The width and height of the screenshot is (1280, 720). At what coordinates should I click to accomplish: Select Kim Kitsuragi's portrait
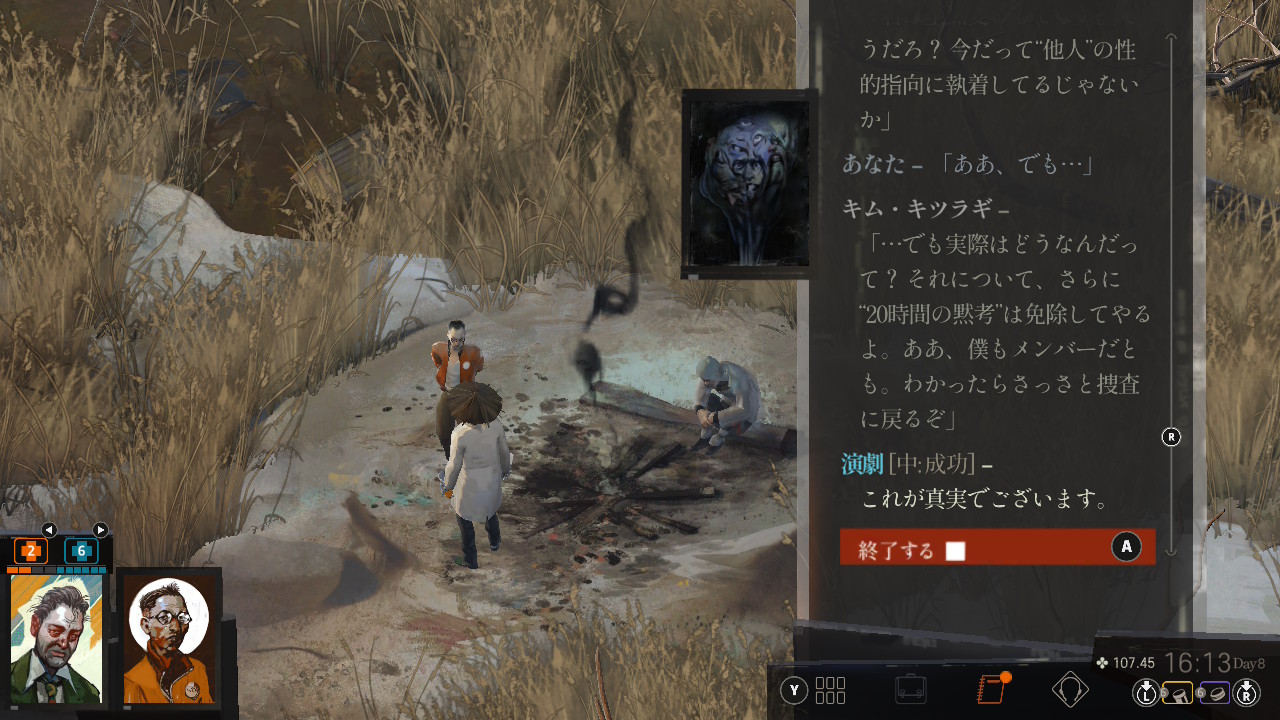(x=169, y=640)
